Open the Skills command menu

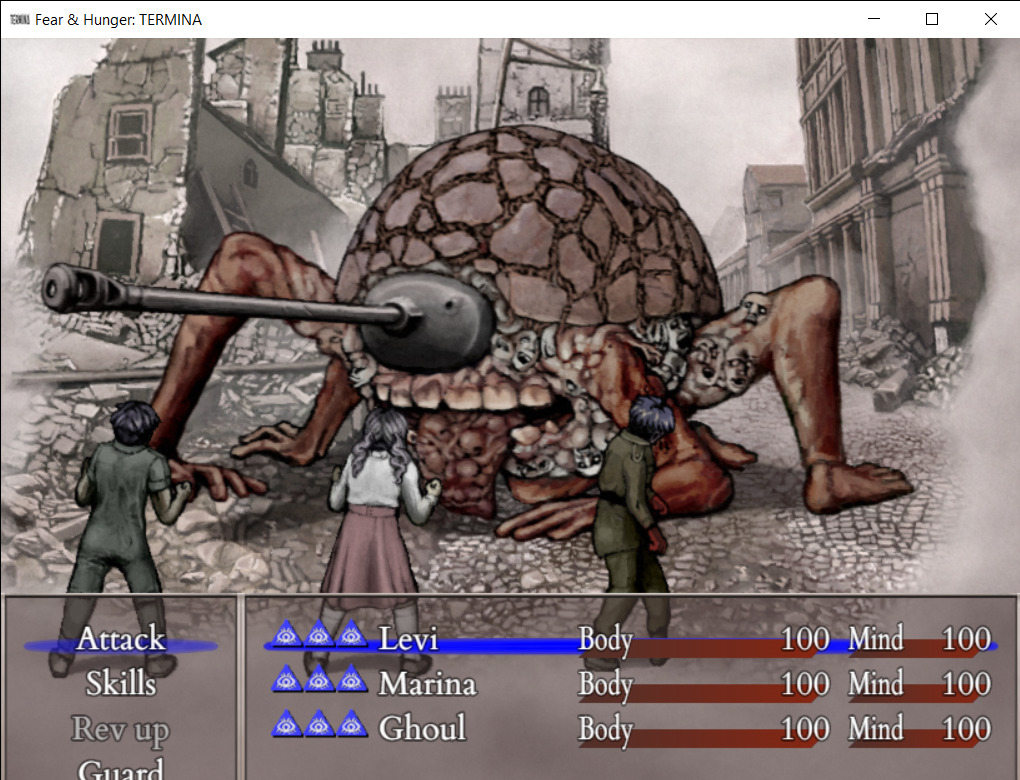pos(121,685)
